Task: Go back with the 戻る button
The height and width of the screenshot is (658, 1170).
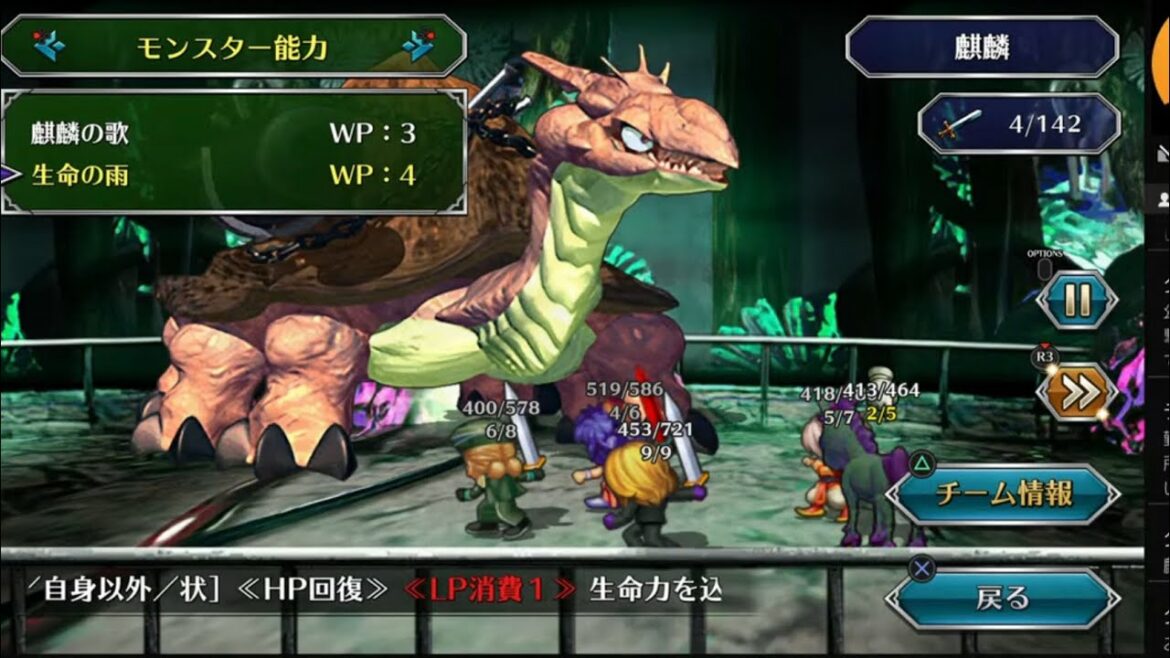Action: point(1003,599)
